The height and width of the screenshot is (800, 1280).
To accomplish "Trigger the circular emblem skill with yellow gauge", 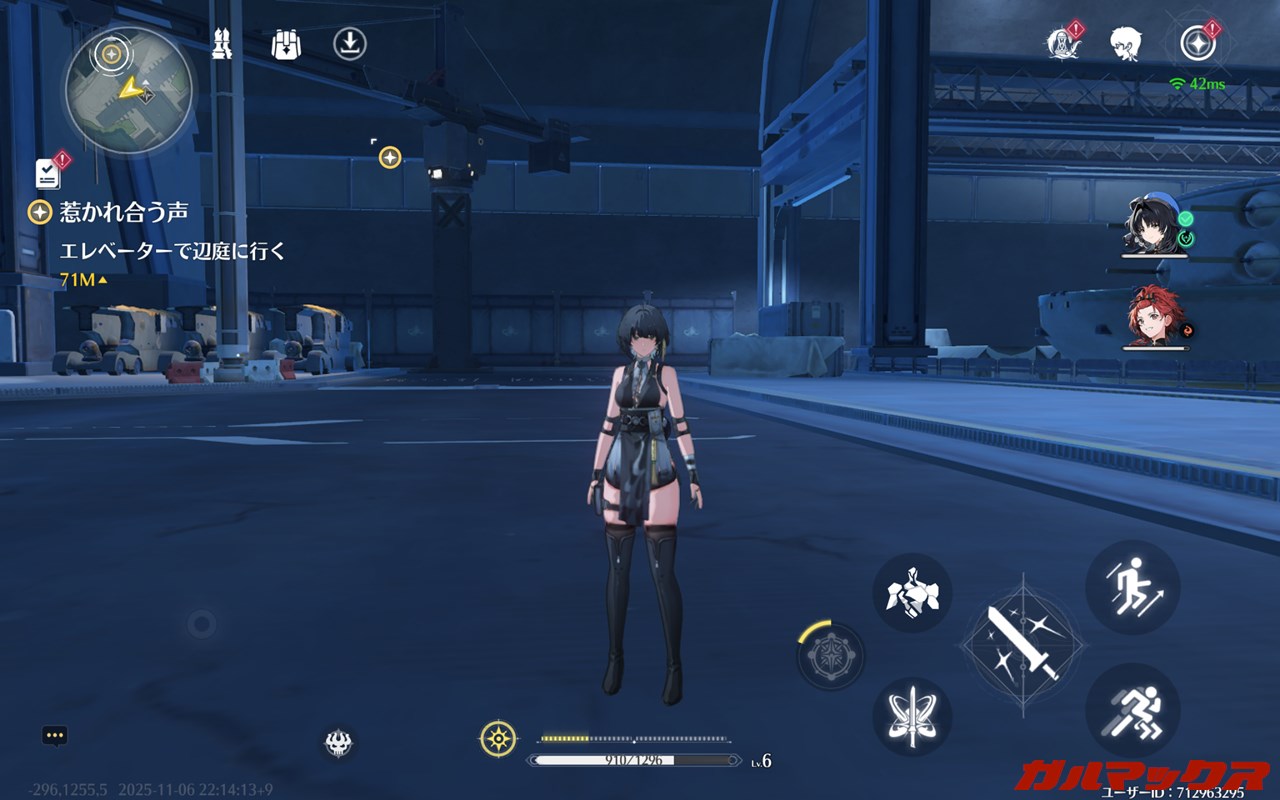I will tap(831, 657).
